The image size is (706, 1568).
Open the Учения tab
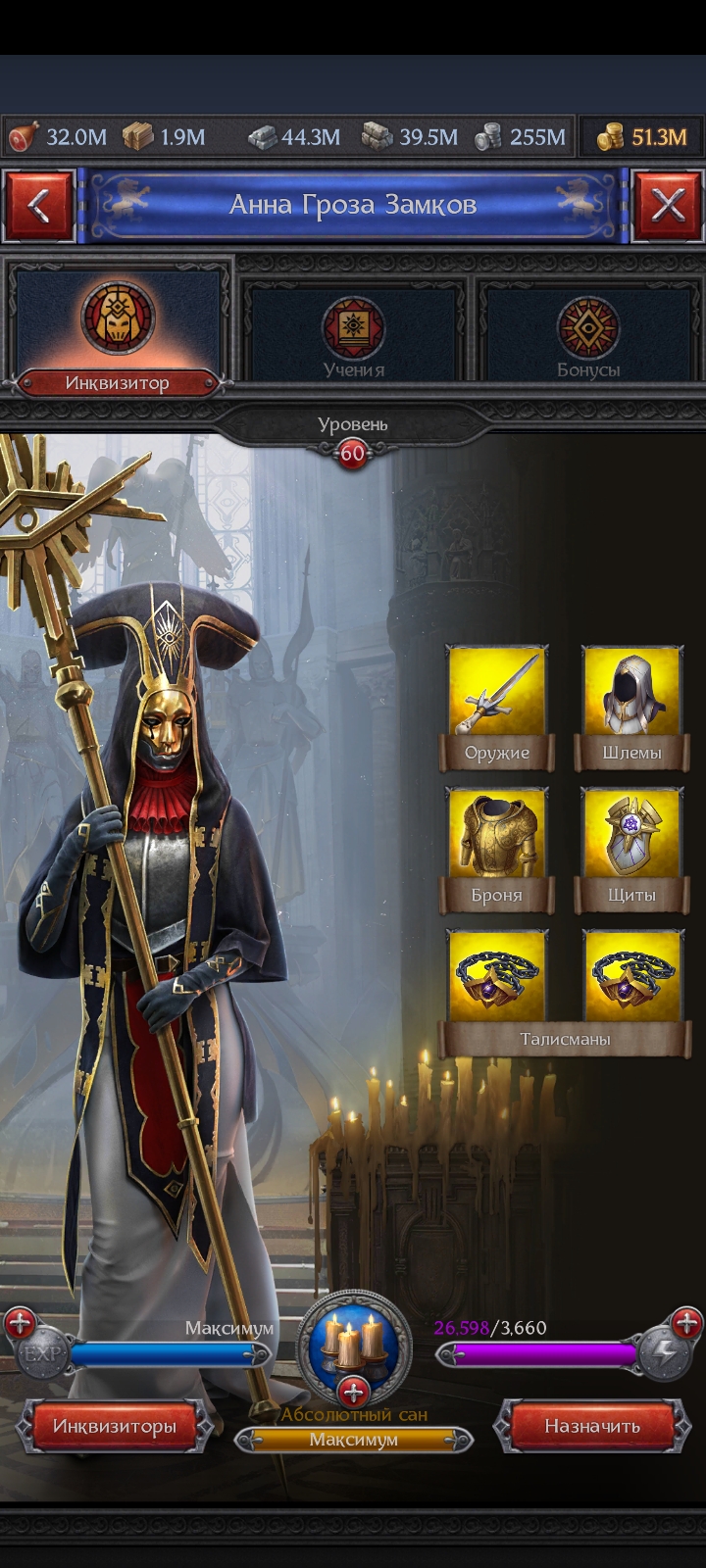click(353, 333)
